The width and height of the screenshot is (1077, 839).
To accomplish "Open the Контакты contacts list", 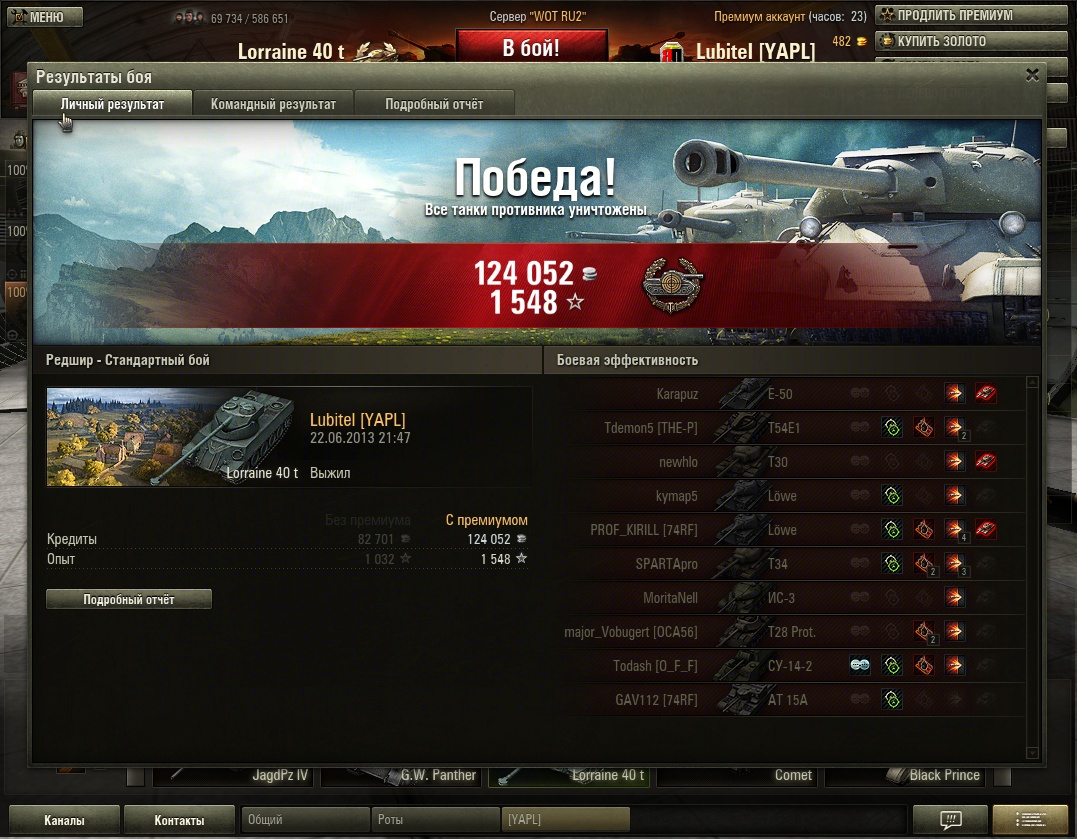I will coord(179,820).
